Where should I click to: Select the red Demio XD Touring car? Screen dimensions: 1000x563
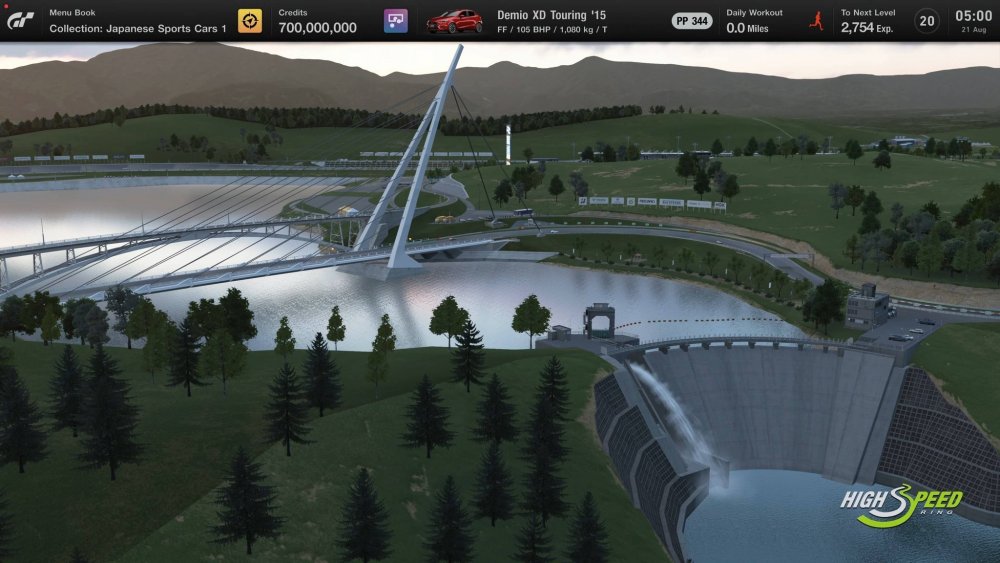click(455, 21)
